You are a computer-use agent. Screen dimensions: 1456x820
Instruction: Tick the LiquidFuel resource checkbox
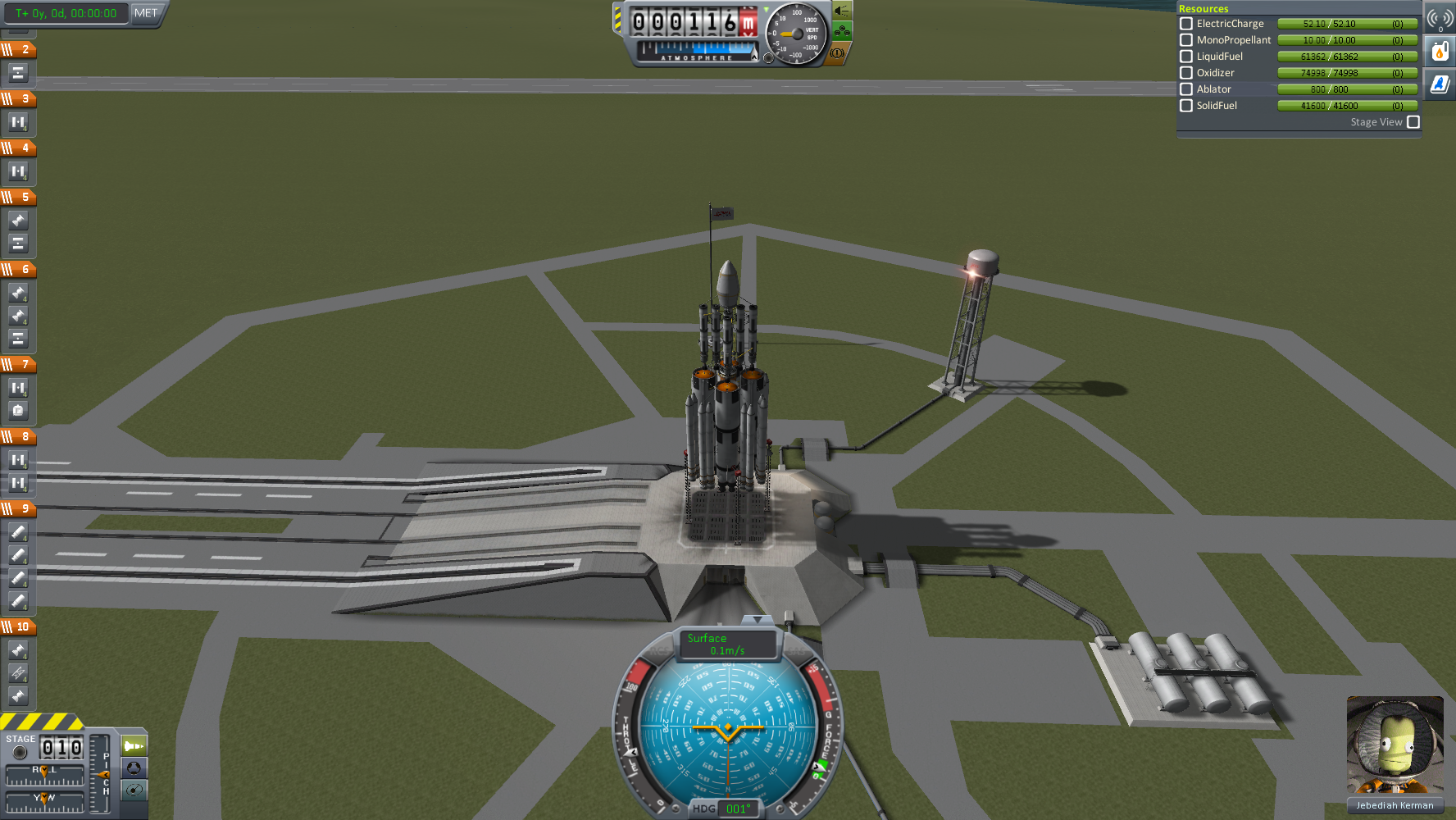pyautogui.click(x=1185, y=57)
